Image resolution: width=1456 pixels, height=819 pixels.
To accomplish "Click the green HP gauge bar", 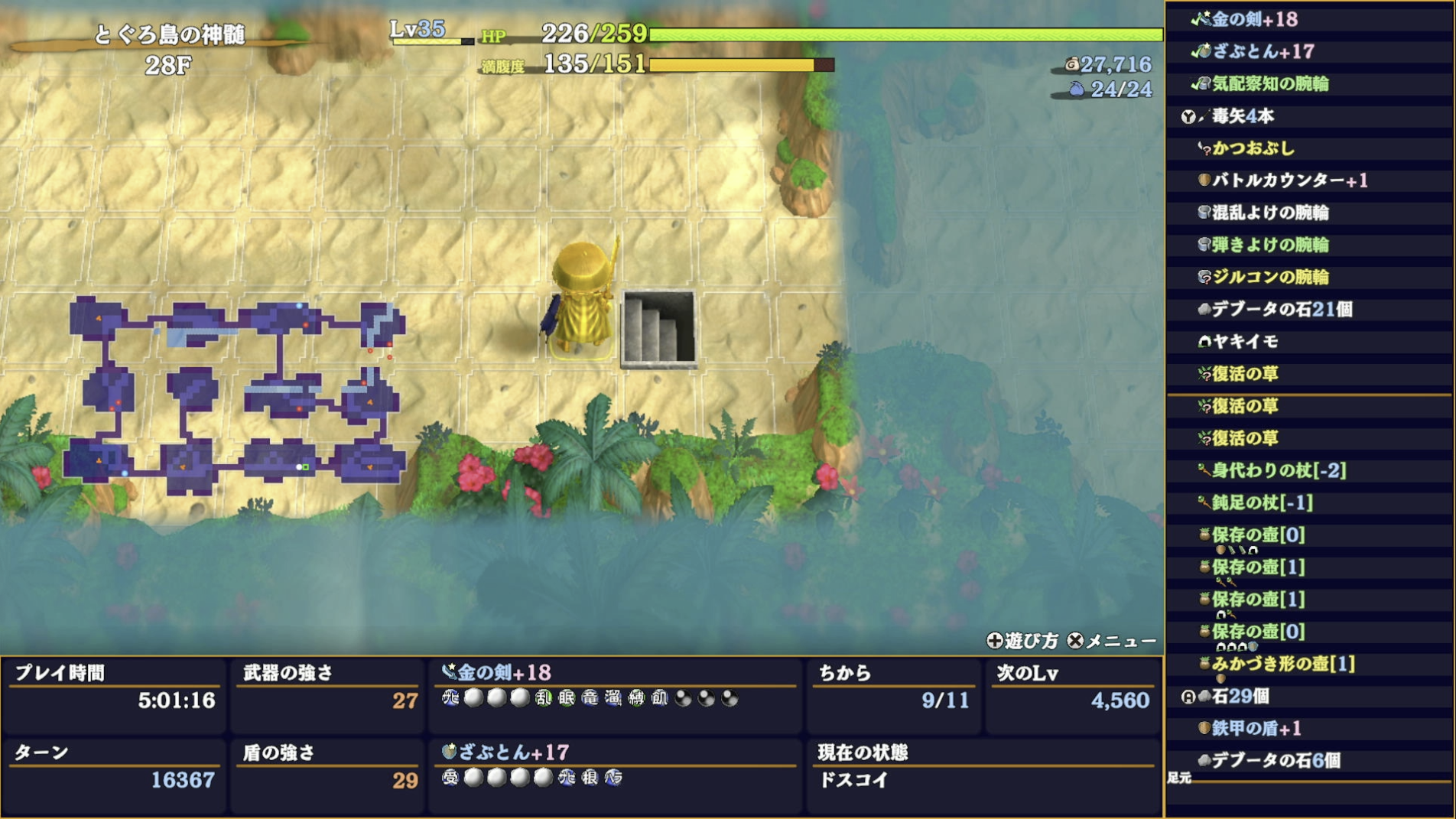I will click(x=902, y=32).
